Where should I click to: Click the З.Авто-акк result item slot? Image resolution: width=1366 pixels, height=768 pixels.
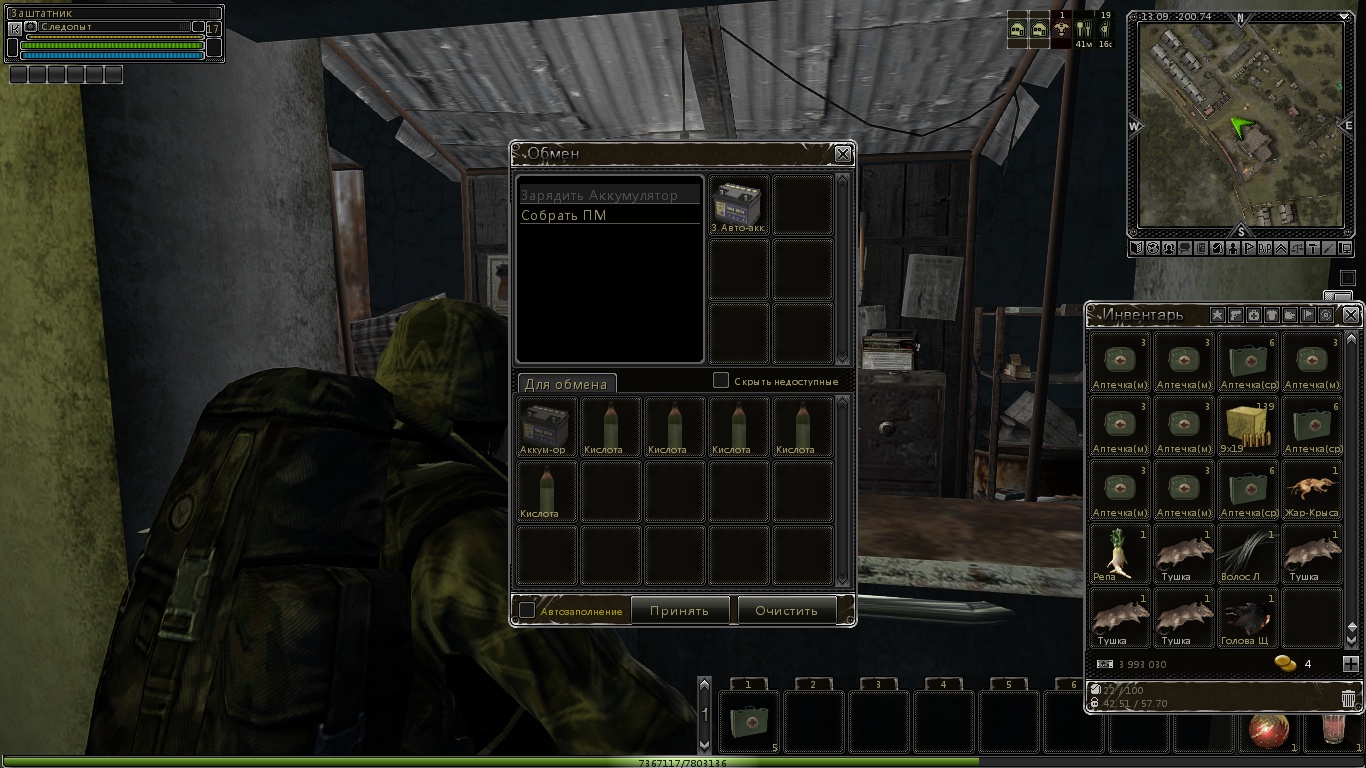tap(738, 205)
